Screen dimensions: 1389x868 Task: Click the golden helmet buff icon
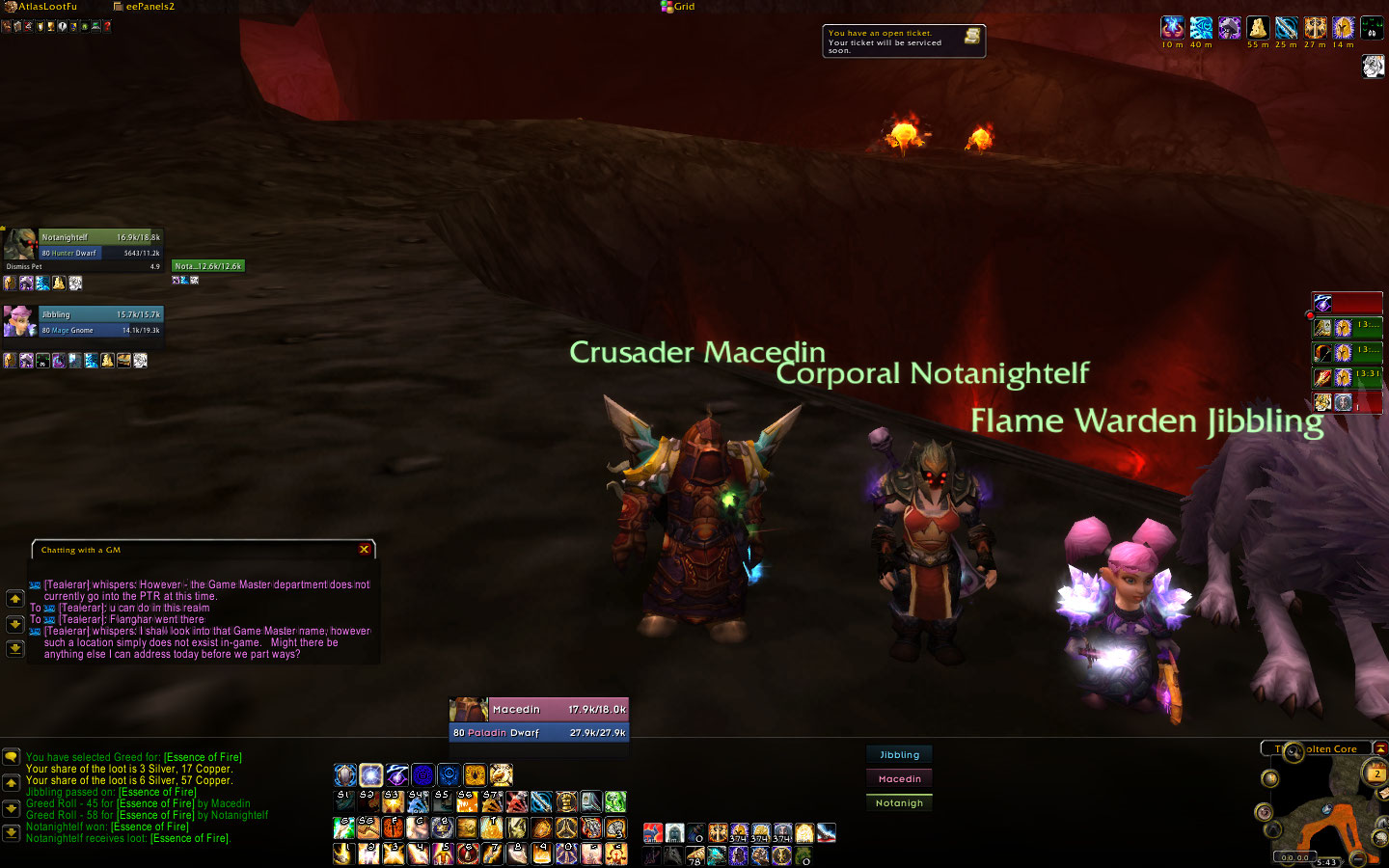[x=1344, y=28]
